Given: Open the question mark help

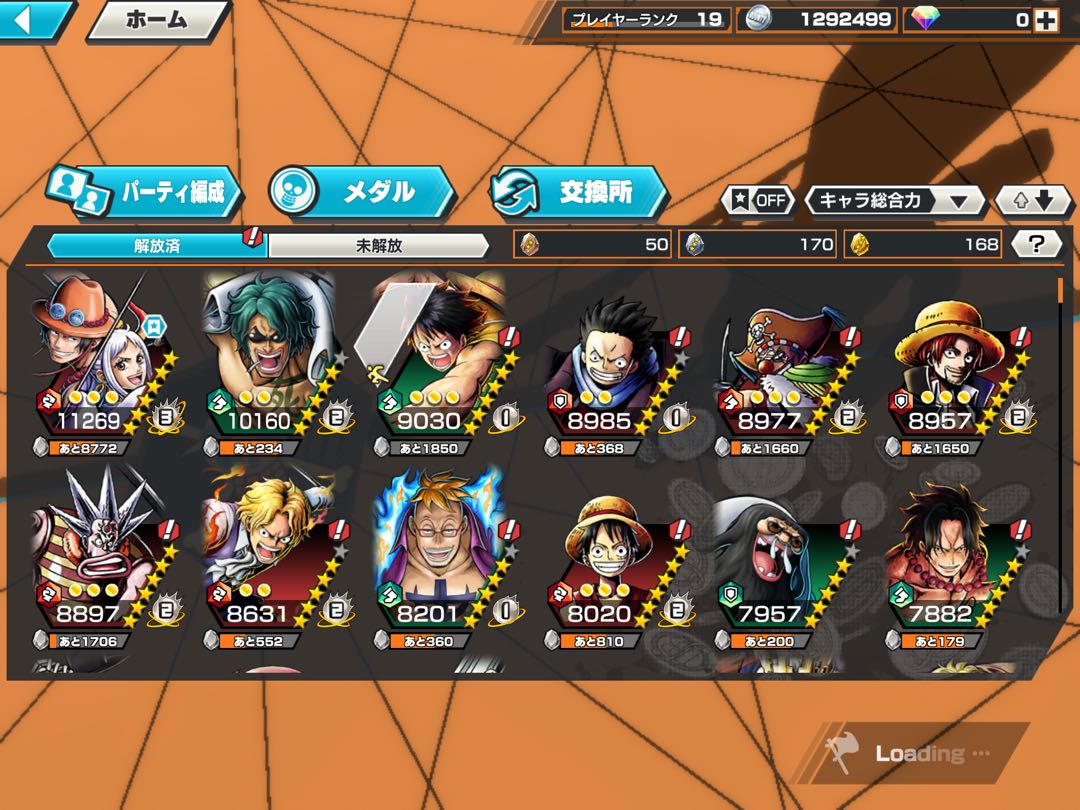Looking at the screenshot, I should 1037,244.
